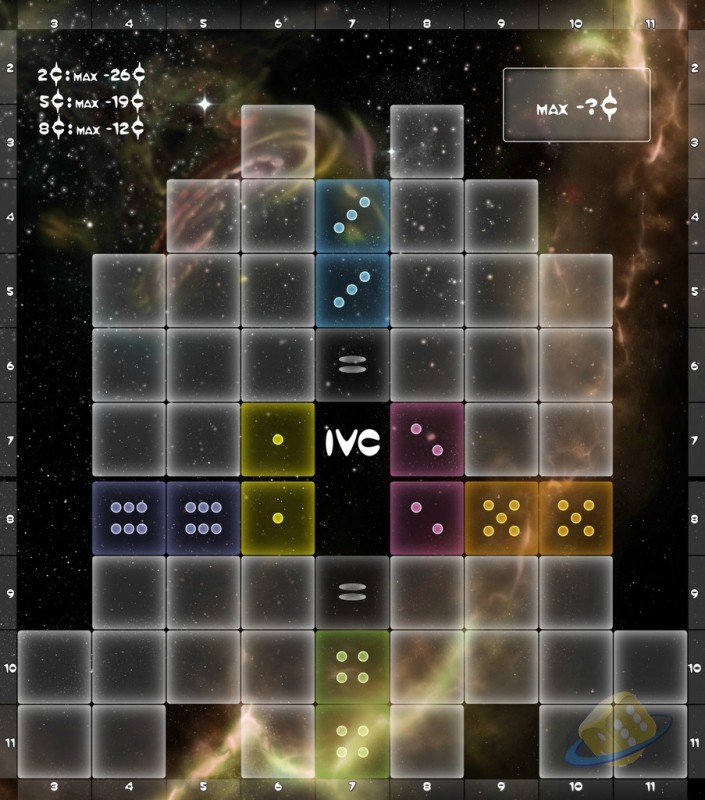
Task: Choose the yellow one-pip die in row 7
Action: (278, 441)
